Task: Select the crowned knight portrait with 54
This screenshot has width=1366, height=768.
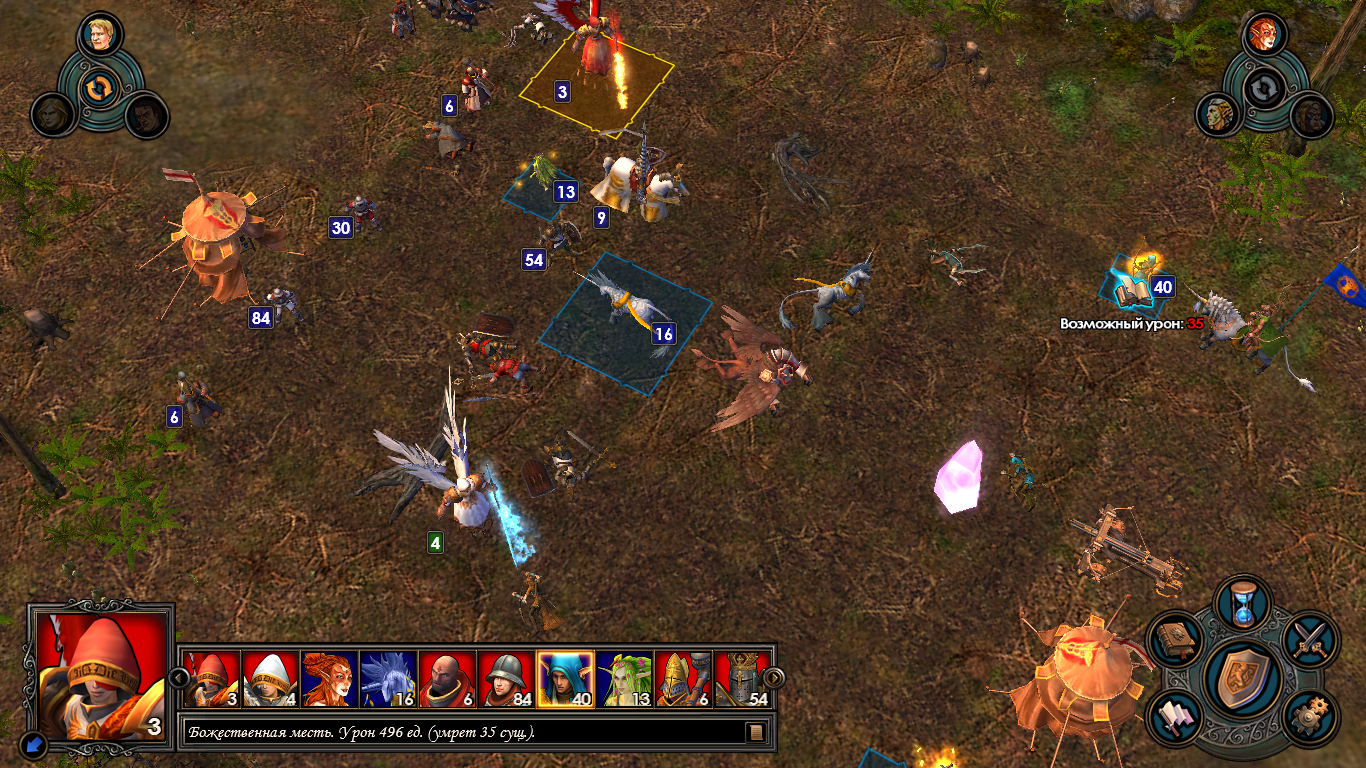Action: click(x=742, y=679)
